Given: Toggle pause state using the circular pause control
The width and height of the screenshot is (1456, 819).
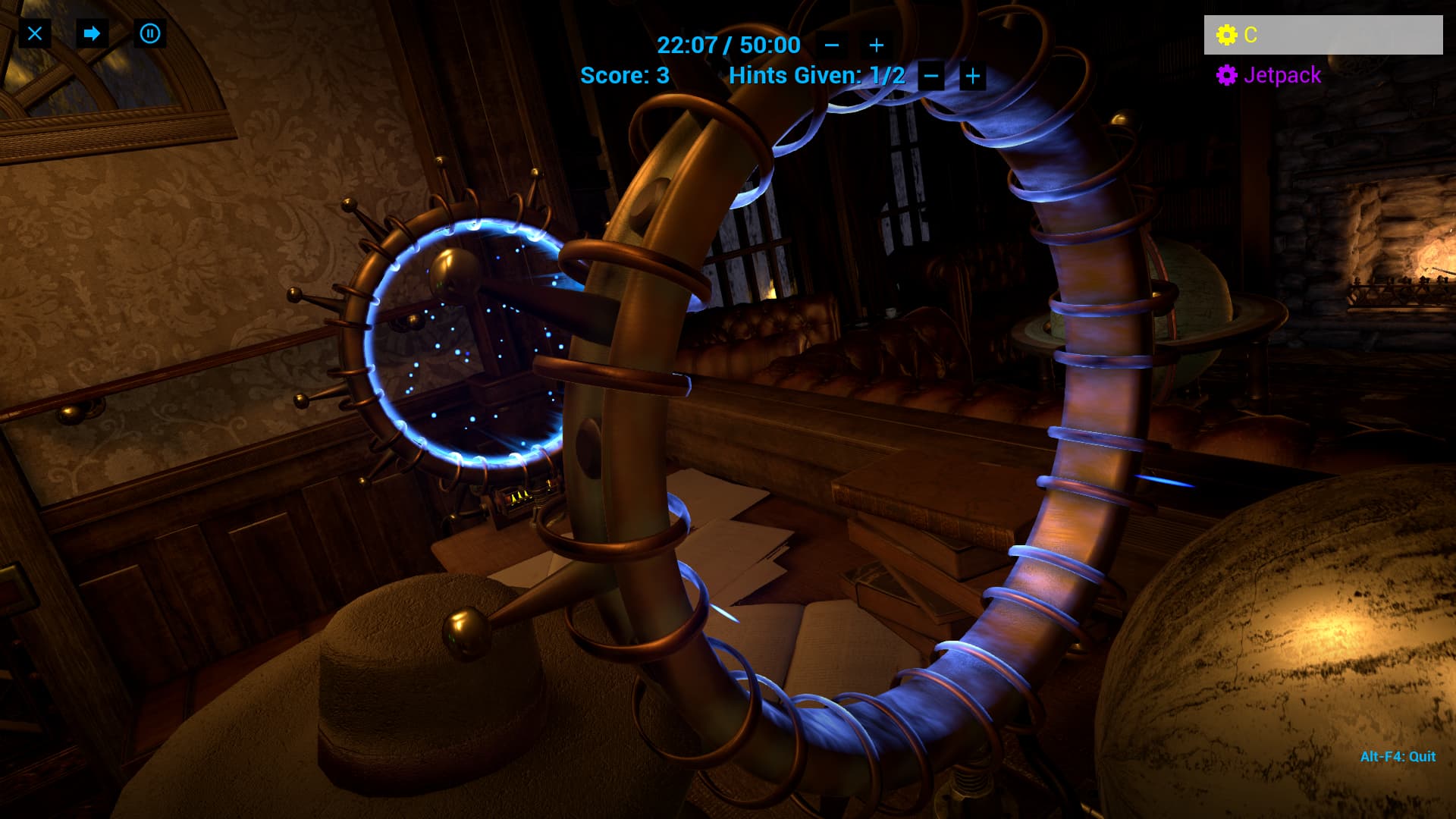Looking at the screenshot, I should 149,33.
